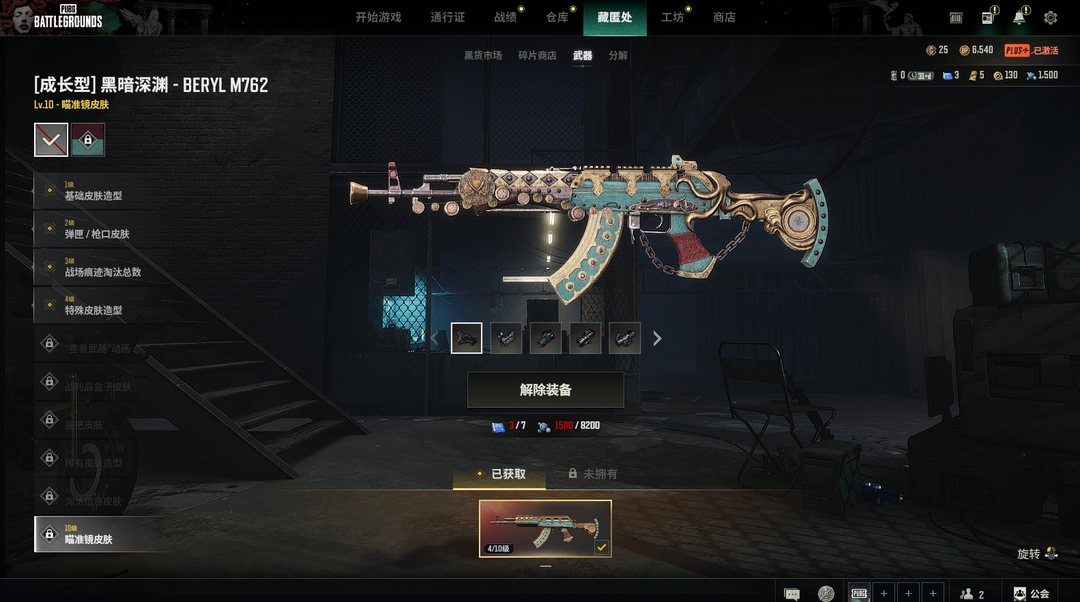
Task: Click the right arrow next to attachment thumbnails
Action: pos(657,339)
